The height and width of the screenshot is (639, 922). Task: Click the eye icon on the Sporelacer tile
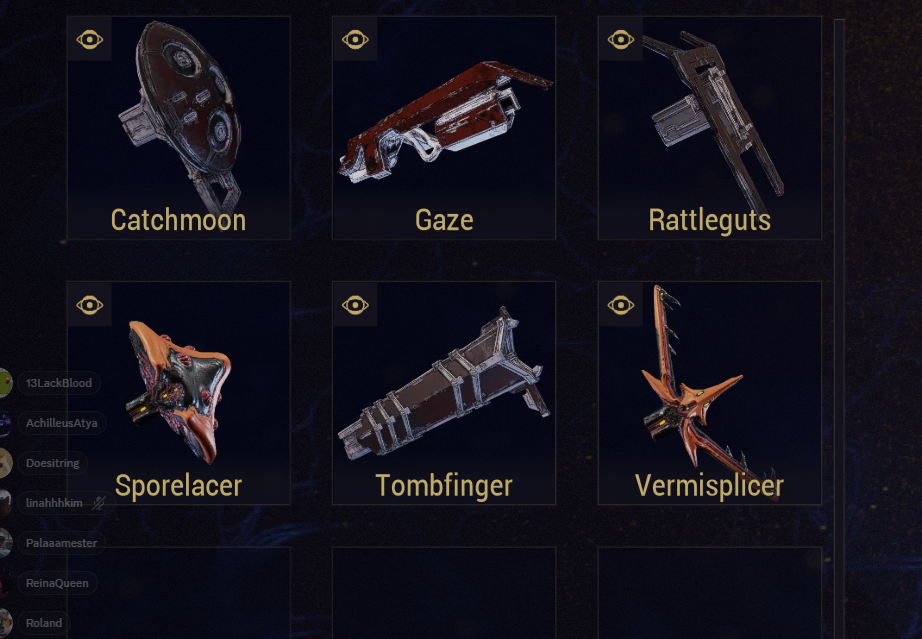click(90, 304)
